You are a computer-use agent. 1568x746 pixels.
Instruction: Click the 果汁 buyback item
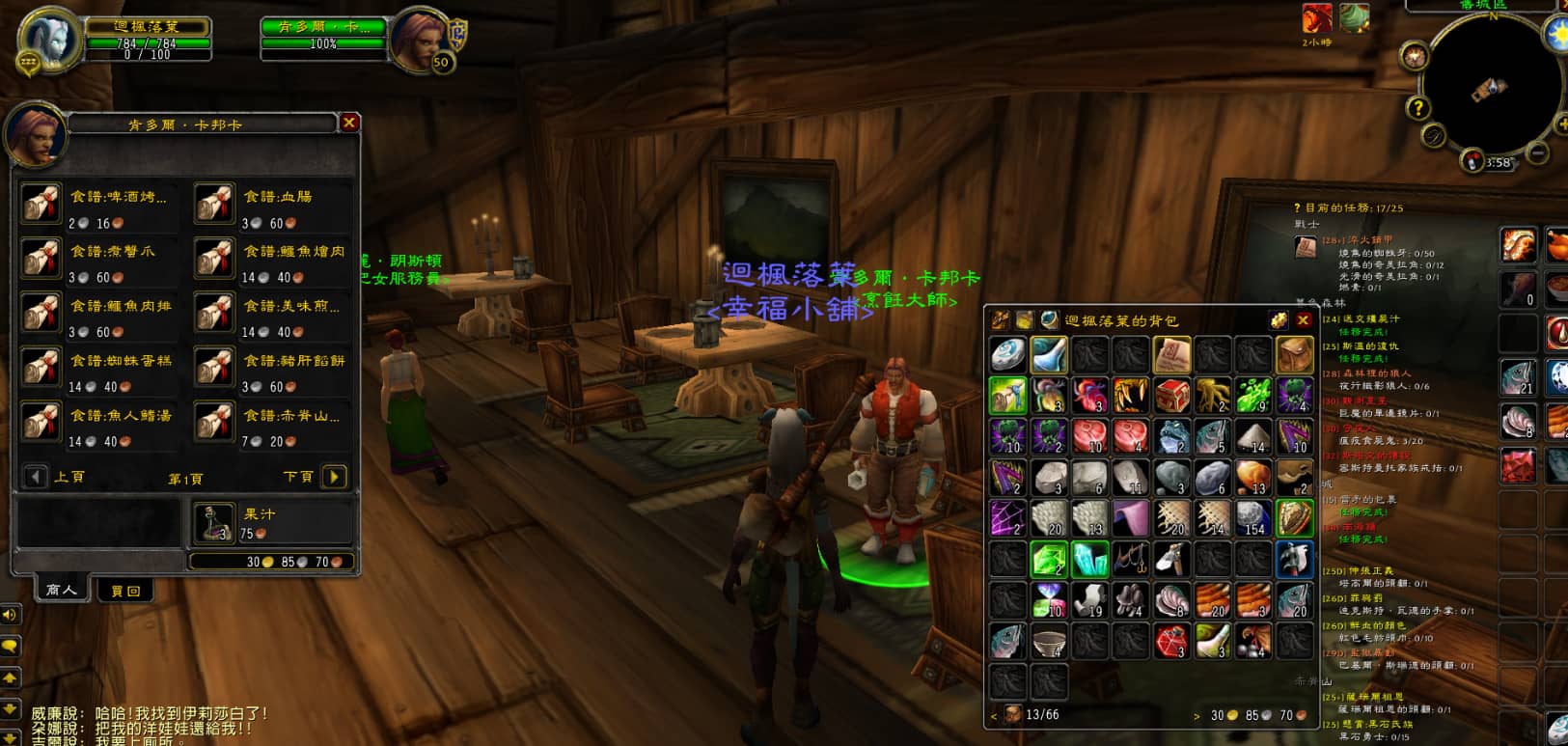point(214,522)
